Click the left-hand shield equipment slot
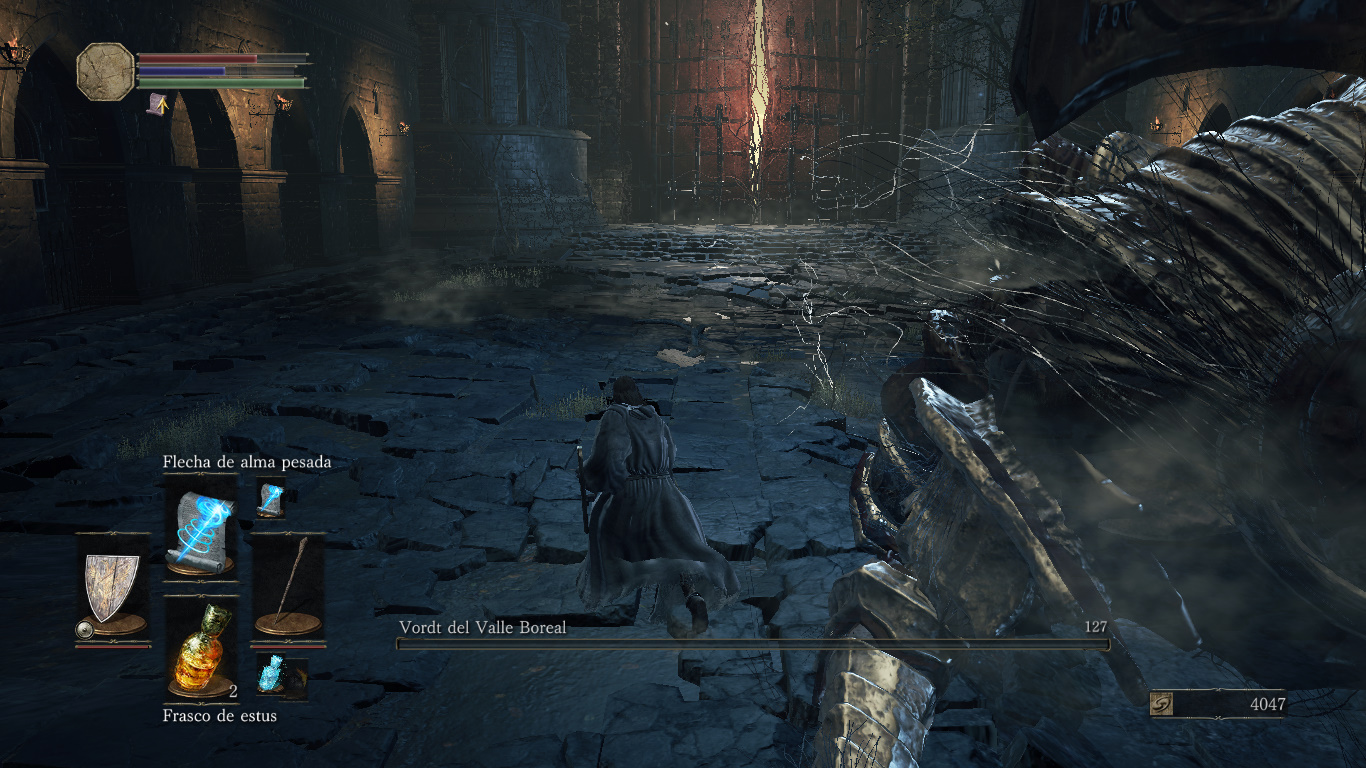This screenshot has height=768, width=1366. click(x=112, y=589)
